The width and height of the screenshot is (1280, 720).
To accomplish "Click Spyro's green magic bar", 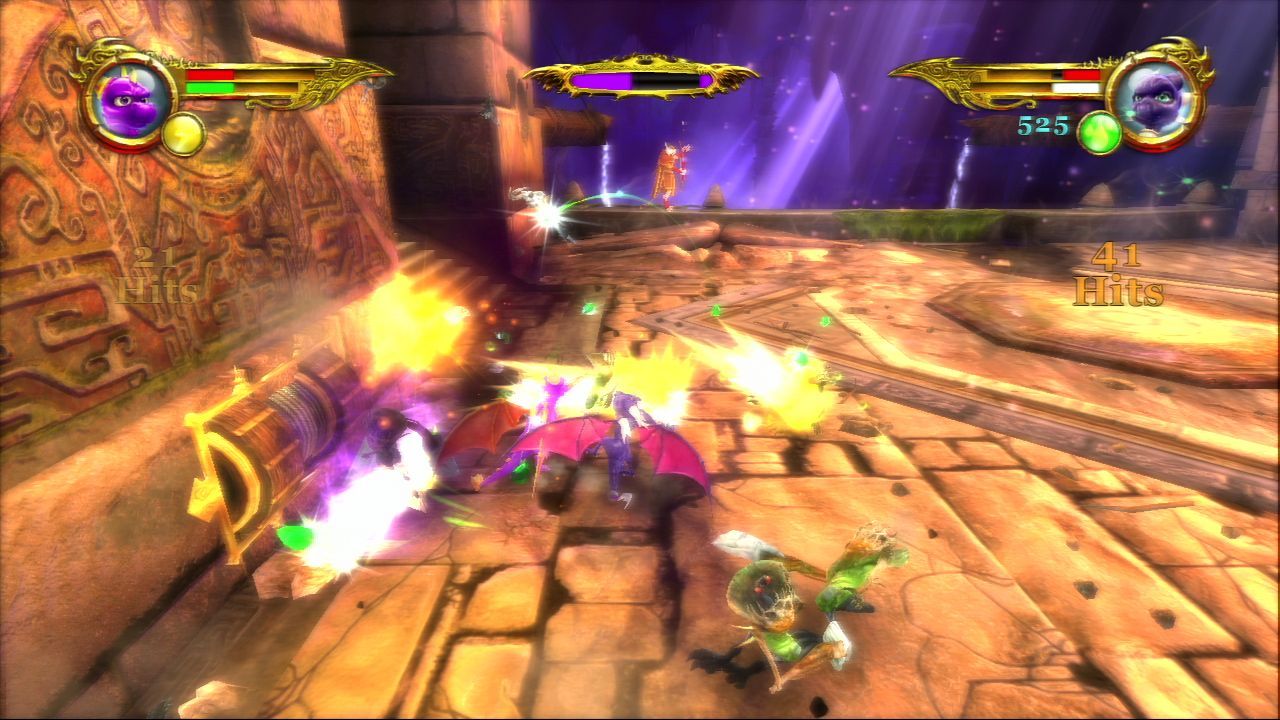I will (x=212, y=86).
